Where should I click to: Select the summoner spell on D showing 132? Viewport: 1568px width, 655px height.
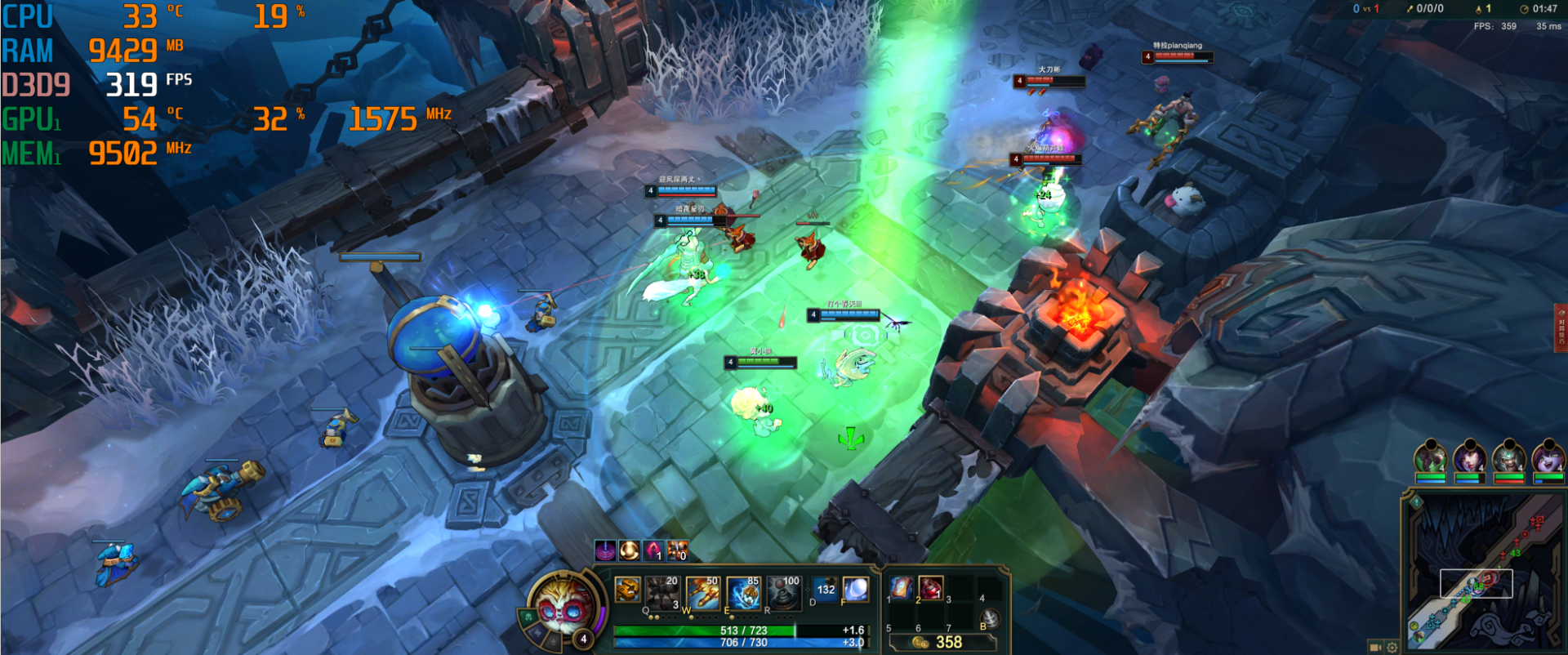[825, 589]
